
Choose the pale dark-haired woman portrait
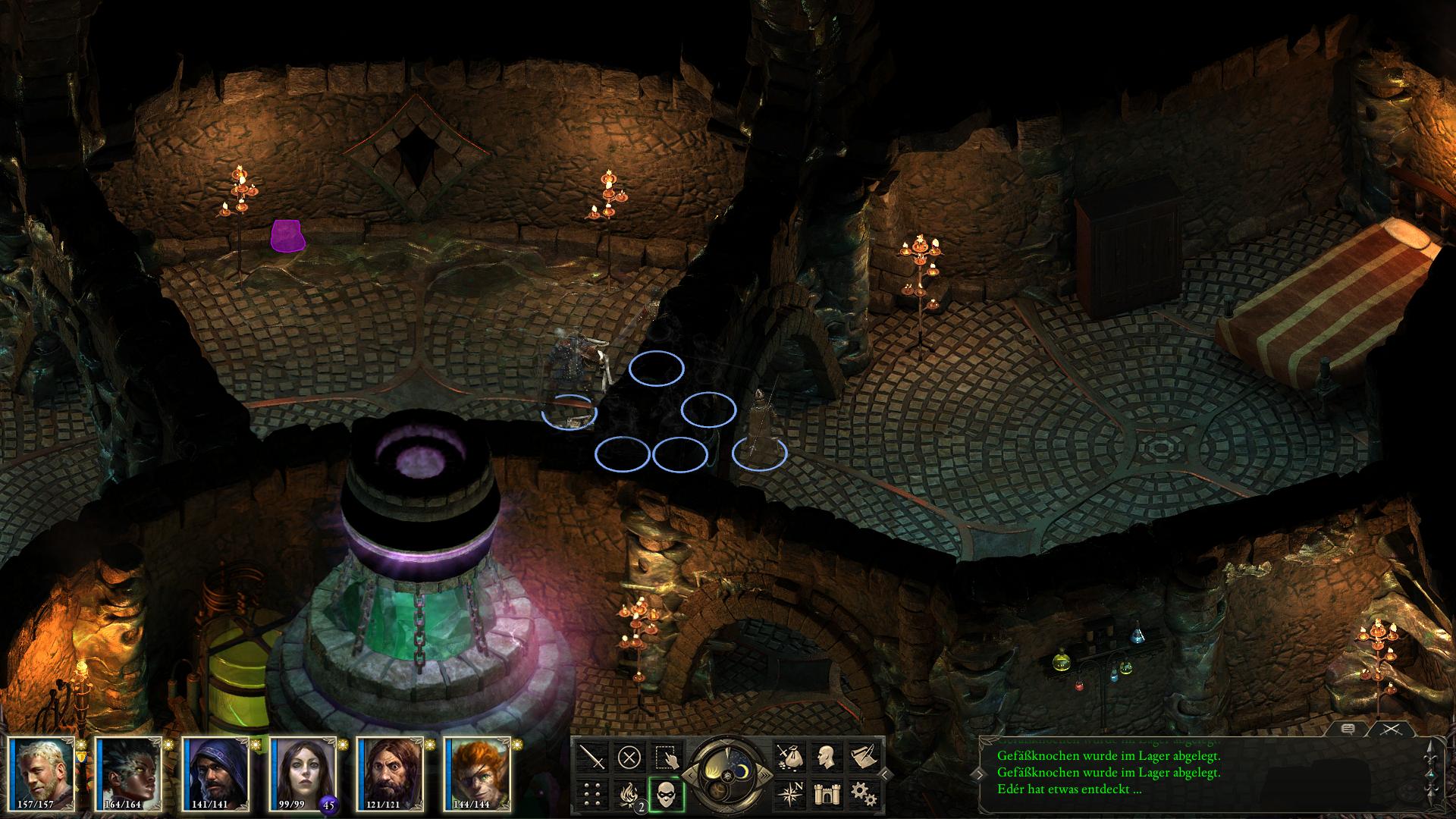click(302, 772)
